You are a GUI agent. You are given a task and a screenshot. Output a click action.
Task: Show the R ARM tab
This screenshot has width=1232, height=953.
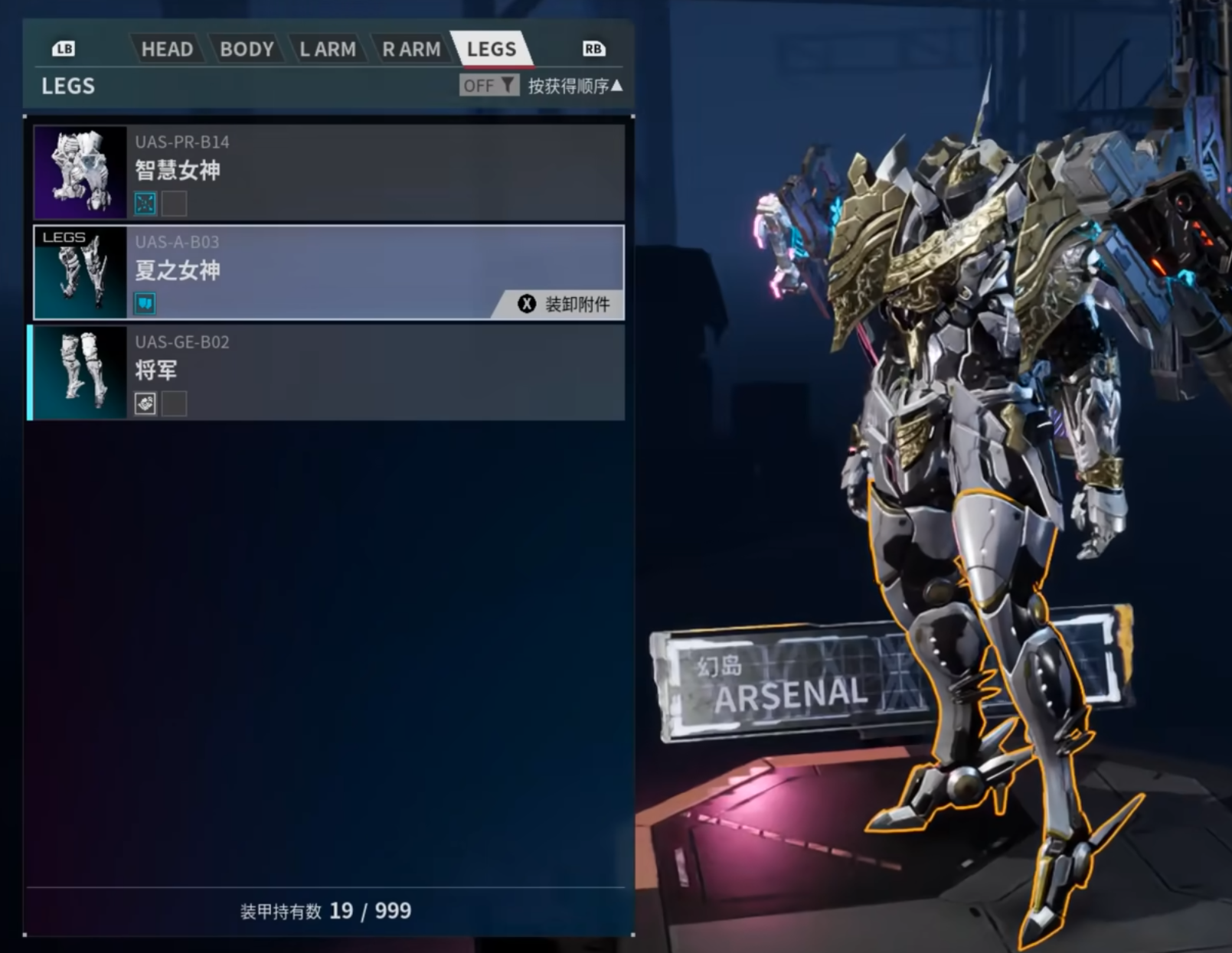[411, 49]
